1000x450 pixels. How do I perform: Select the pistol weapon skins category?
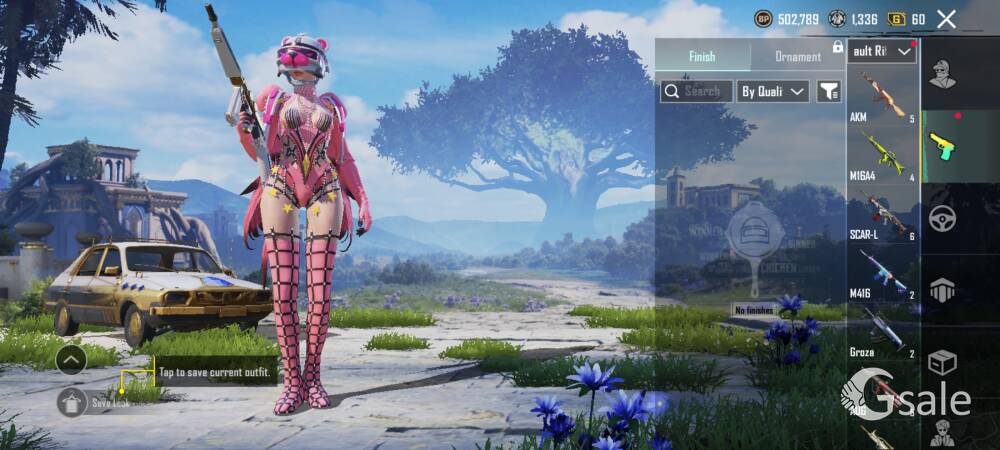pyautogui.click(x=942, y=146)
